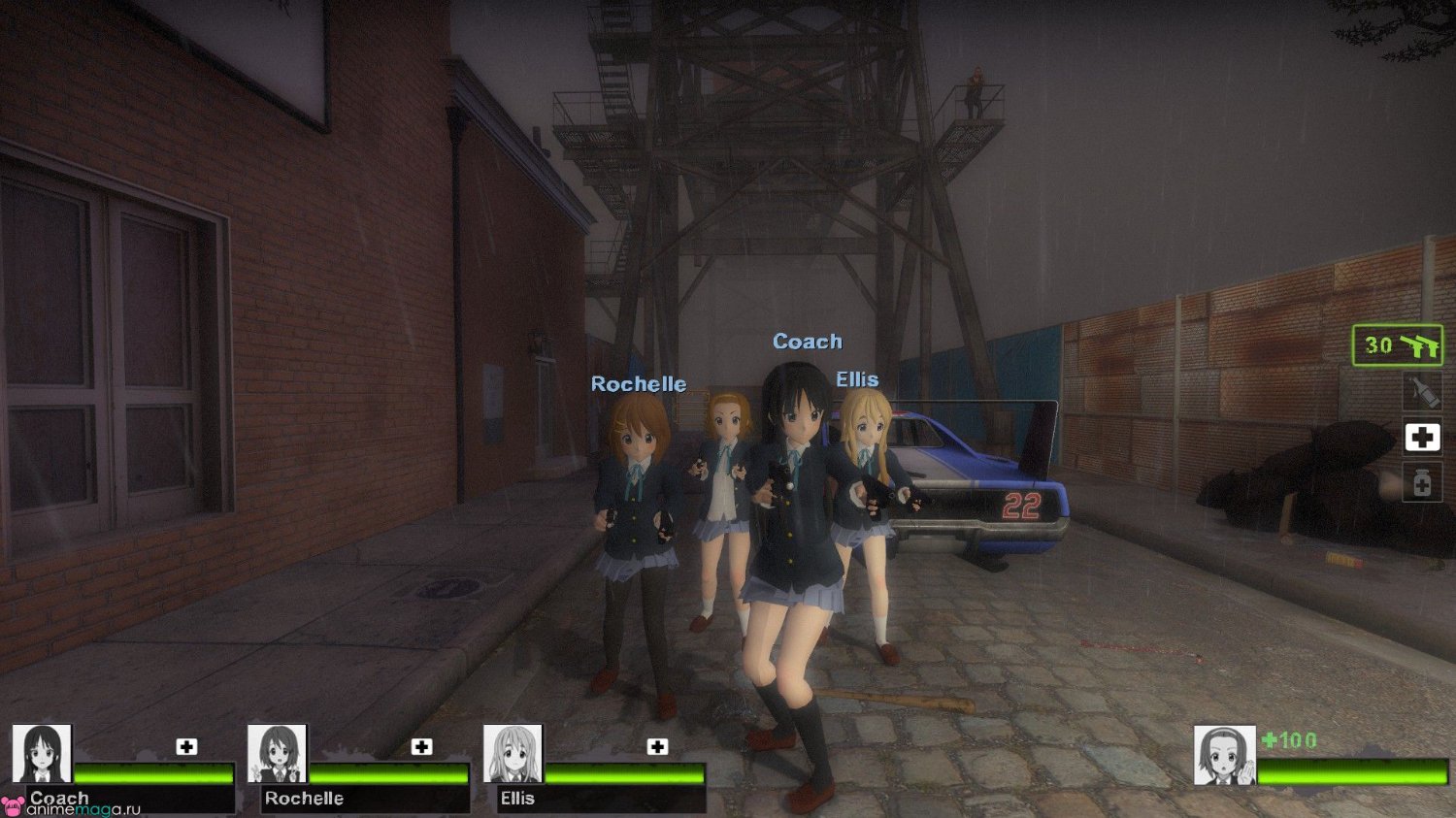Screen dimensions: 1456x818
Task: Open the animemaga.ru watermark link
Action: 73,809
